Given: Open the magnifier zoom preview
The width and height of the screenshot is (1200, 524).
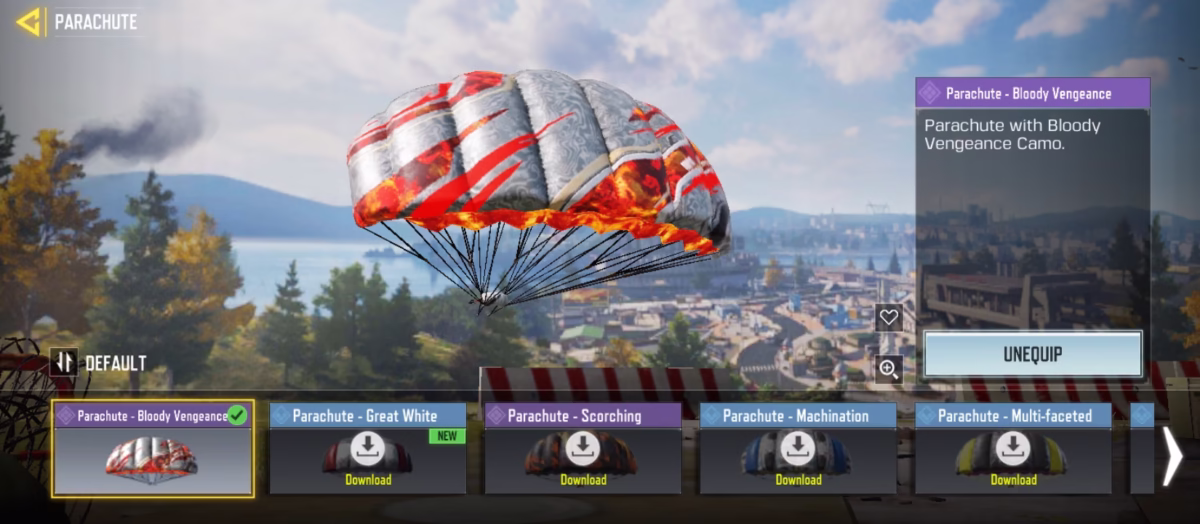Looking at the screenshot, I should (888, 370).
